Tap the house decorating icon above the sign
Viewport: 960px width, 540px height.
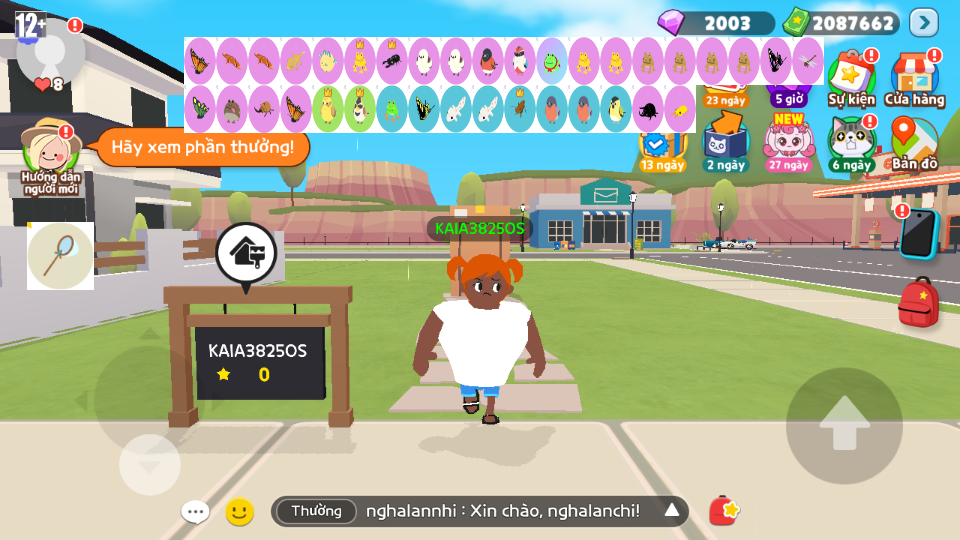click(x=246, y=253)
